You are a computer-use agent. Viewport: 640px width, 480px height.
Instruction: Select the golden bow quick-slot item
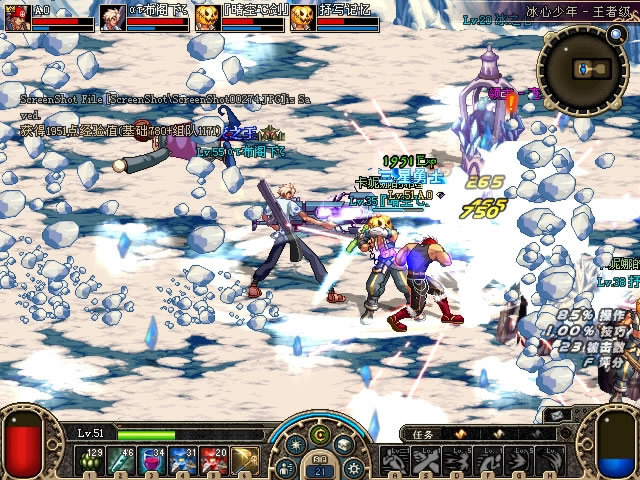tap(244, 460)
